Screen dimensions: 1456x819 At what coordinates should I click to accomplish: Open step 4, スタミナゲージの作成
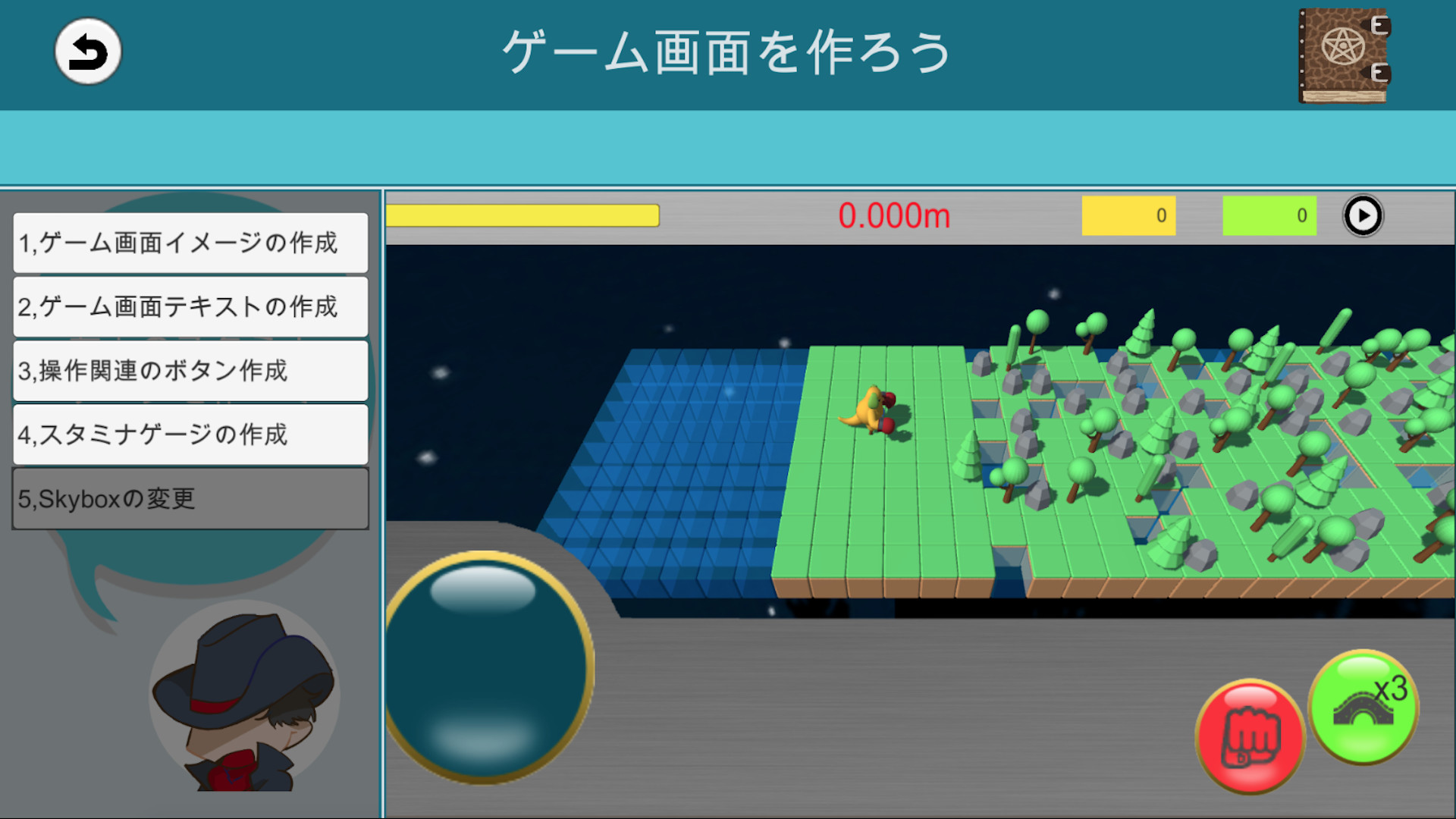tap(188, 435)
